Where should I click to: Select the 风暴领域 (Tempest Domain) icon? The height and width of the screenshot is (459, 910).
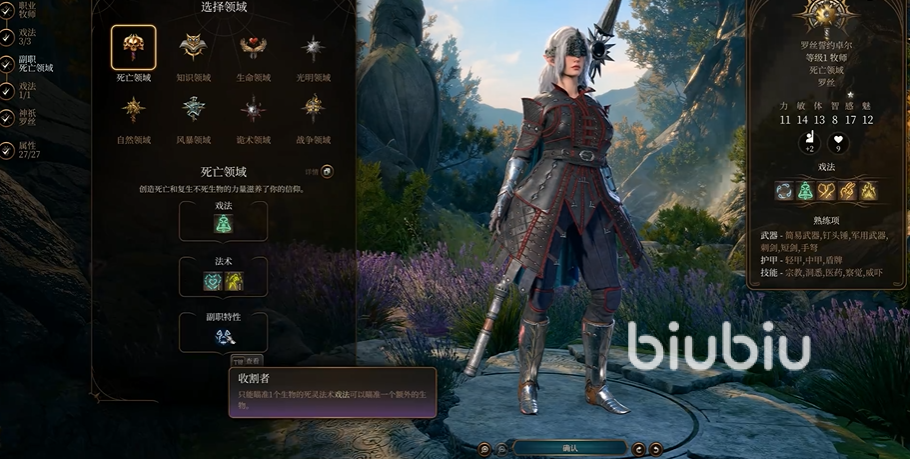click(x=193, y=108)
